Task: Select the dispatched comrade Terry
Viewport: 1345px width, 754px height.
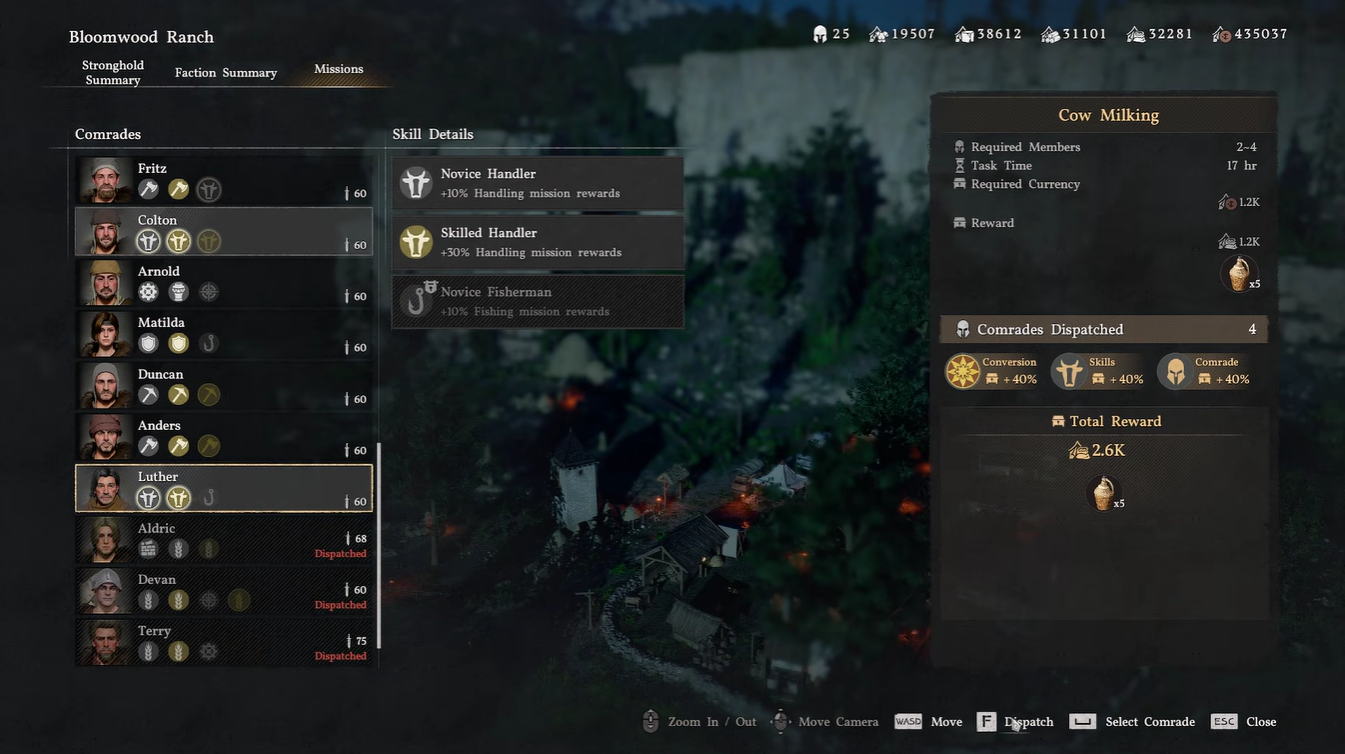Action: point(224,642)
